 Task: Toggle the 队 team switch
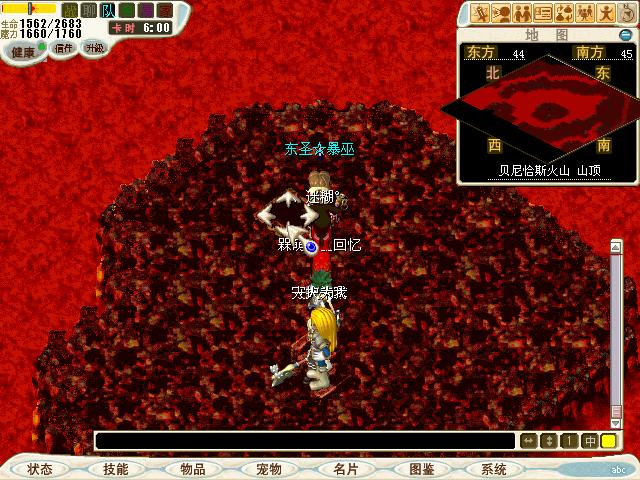107,10
